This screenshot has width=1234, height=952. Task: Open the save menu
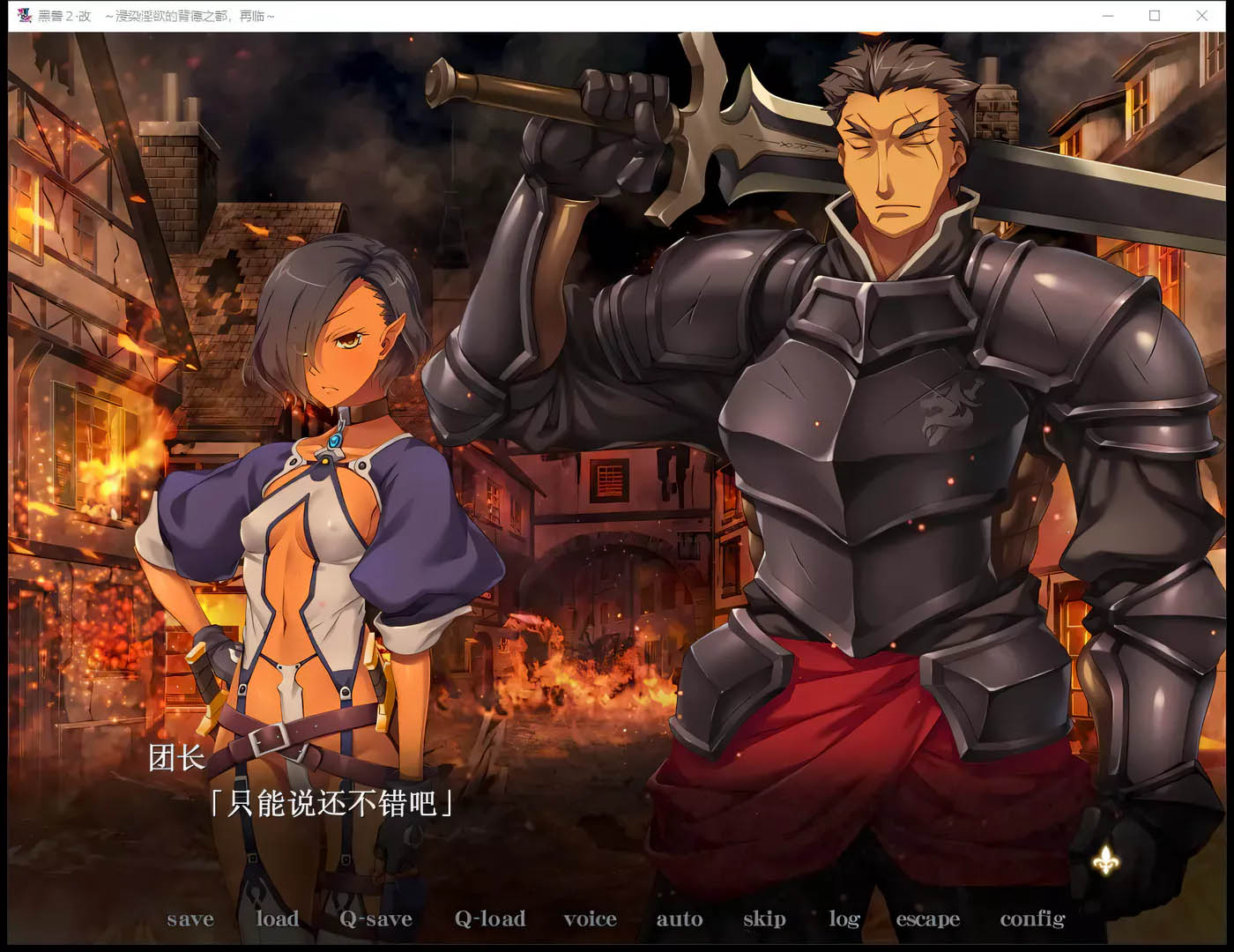point(190,919)
